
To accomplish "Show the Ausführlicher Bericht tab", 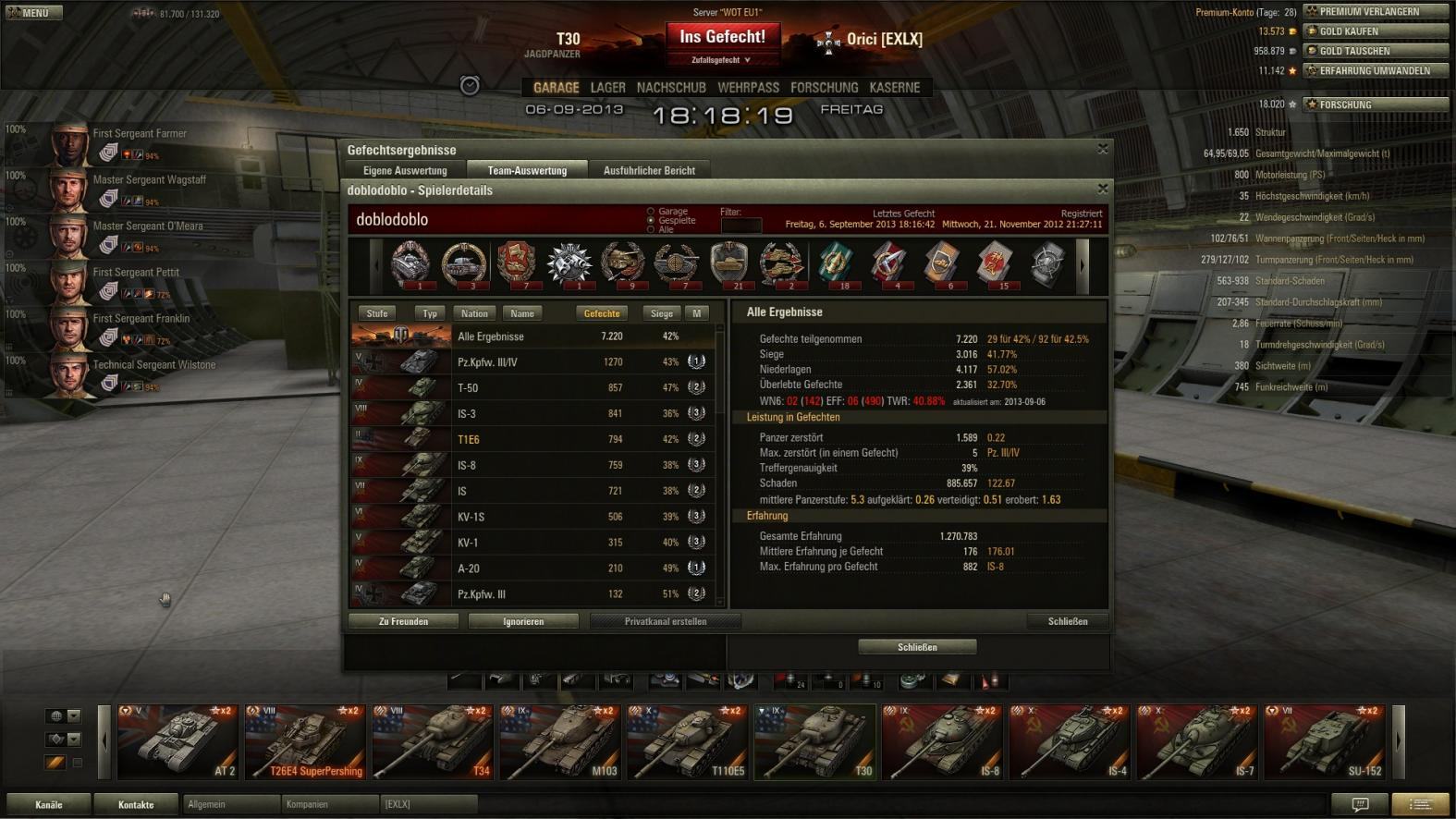I will pos(649,170).
